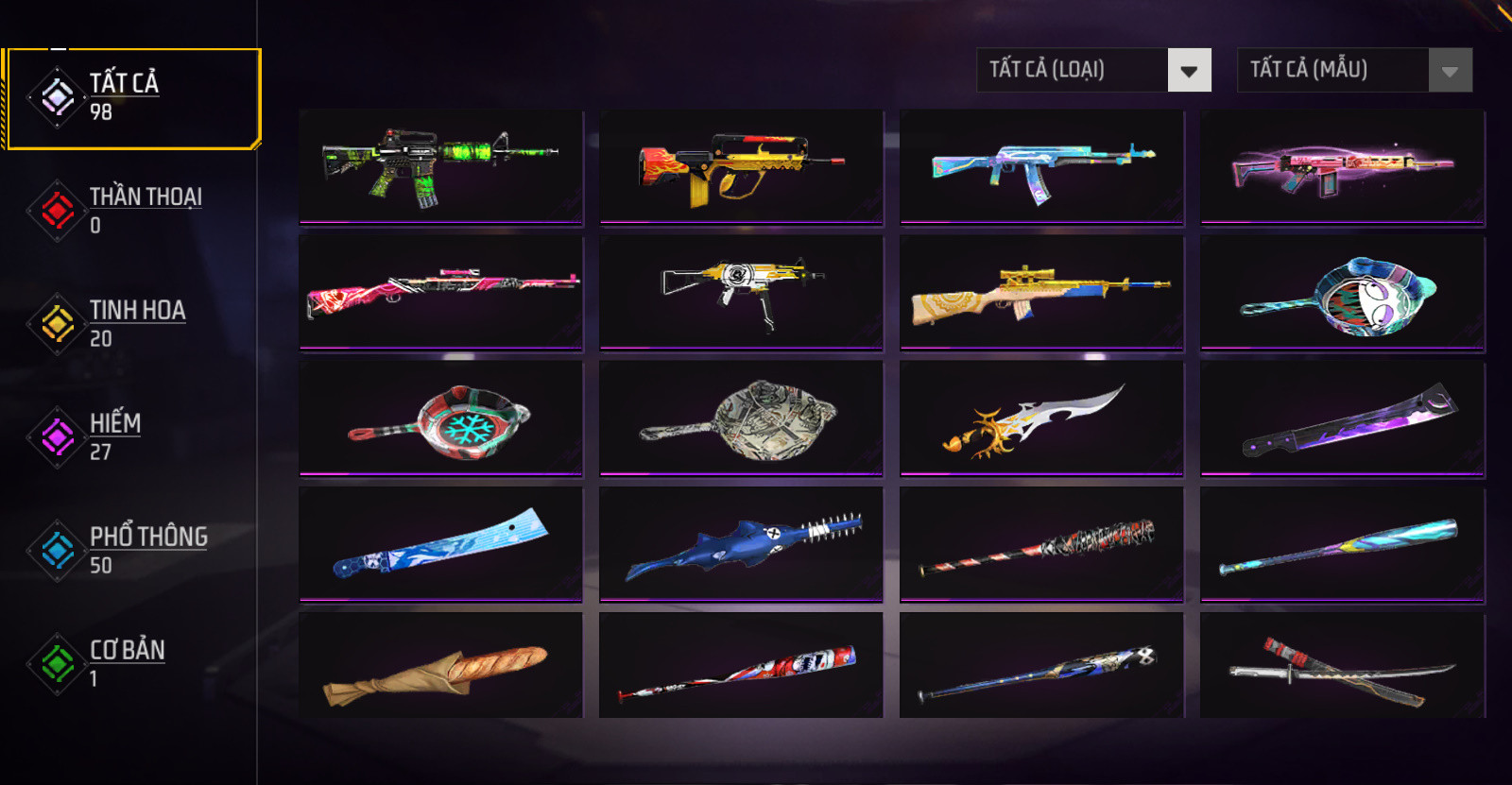Pick the light blue AK rifle skin

1041,166
